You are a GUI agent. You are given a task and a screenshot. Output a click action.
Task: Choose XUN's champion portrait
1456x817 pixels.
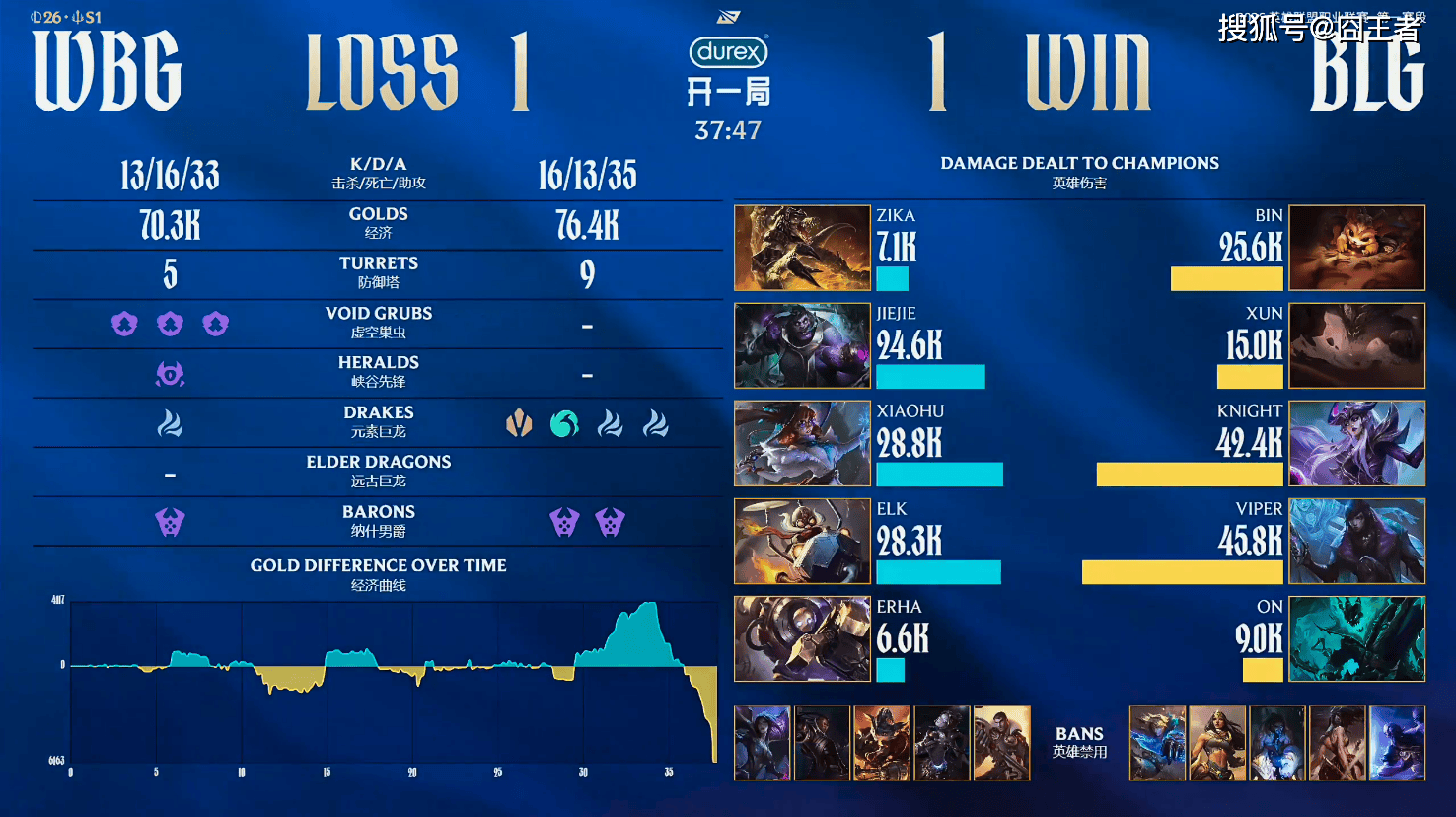pyautogui.click(x=1356, y=345)
